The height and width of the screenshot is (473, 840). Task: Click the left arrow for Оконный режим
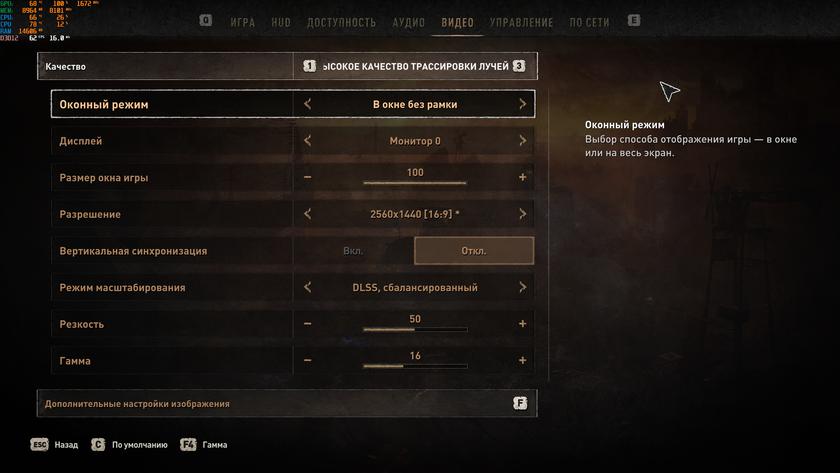pos(307,104)
